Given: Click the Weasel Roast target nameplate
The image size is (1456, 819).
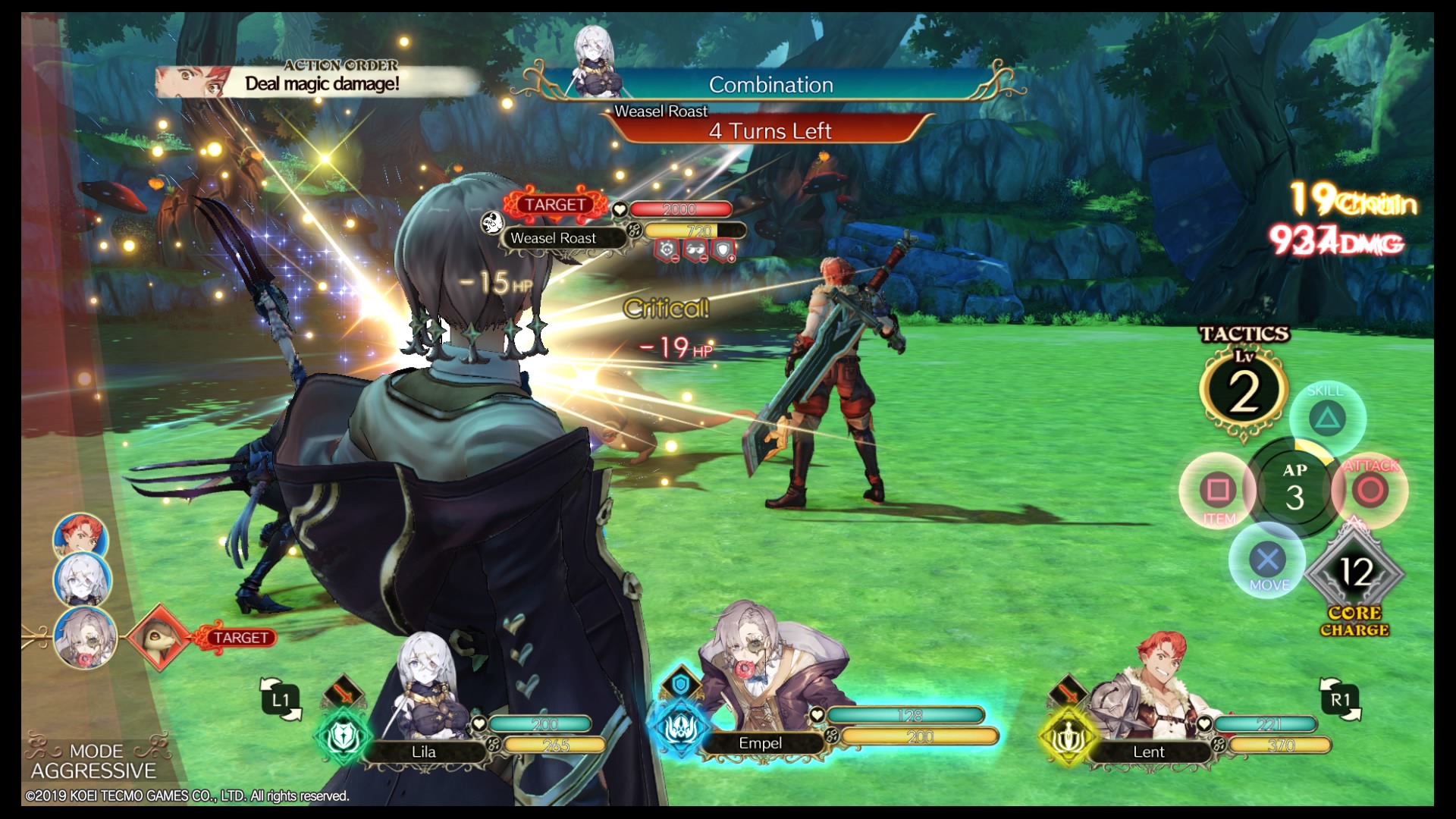Looking at the screenshot, I should 554,238.
